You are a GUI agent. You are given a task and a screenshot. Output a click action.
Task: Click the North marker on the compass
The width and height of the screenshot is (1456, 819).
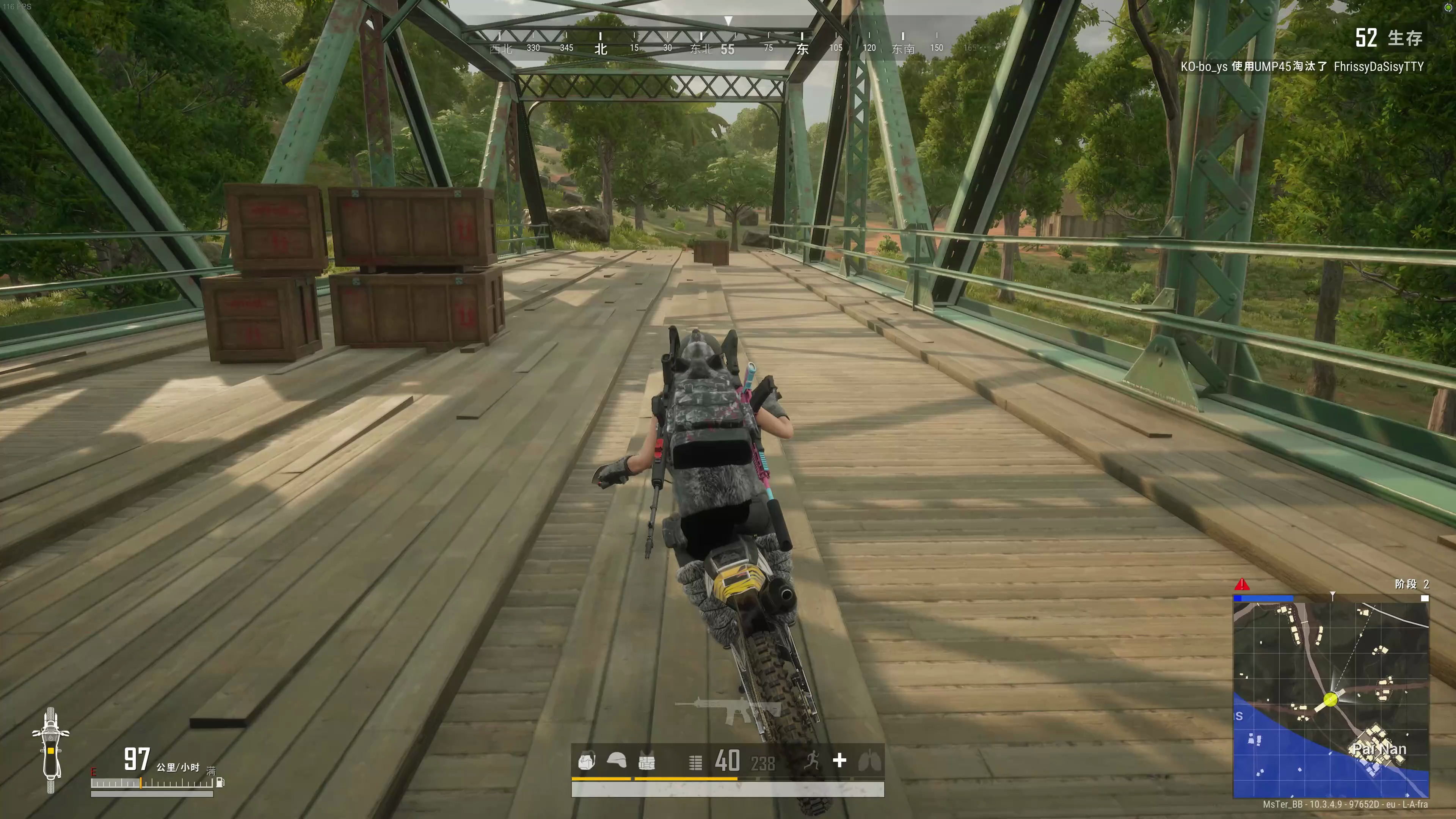tap(600, 49)
